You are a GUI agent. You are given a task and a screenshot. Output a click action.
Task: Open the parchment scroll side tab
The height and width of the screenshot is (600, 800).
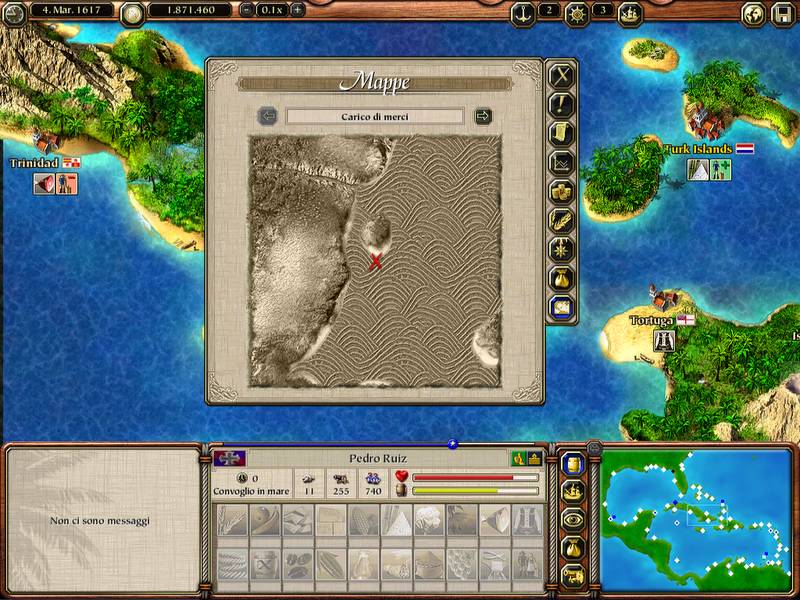pos(561,134)
